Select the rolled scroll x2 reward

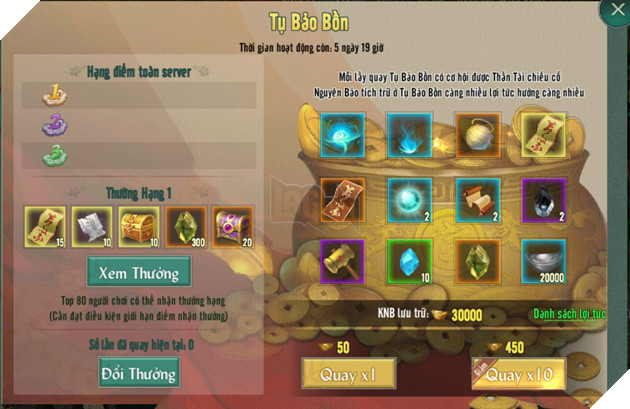point(475,198)
